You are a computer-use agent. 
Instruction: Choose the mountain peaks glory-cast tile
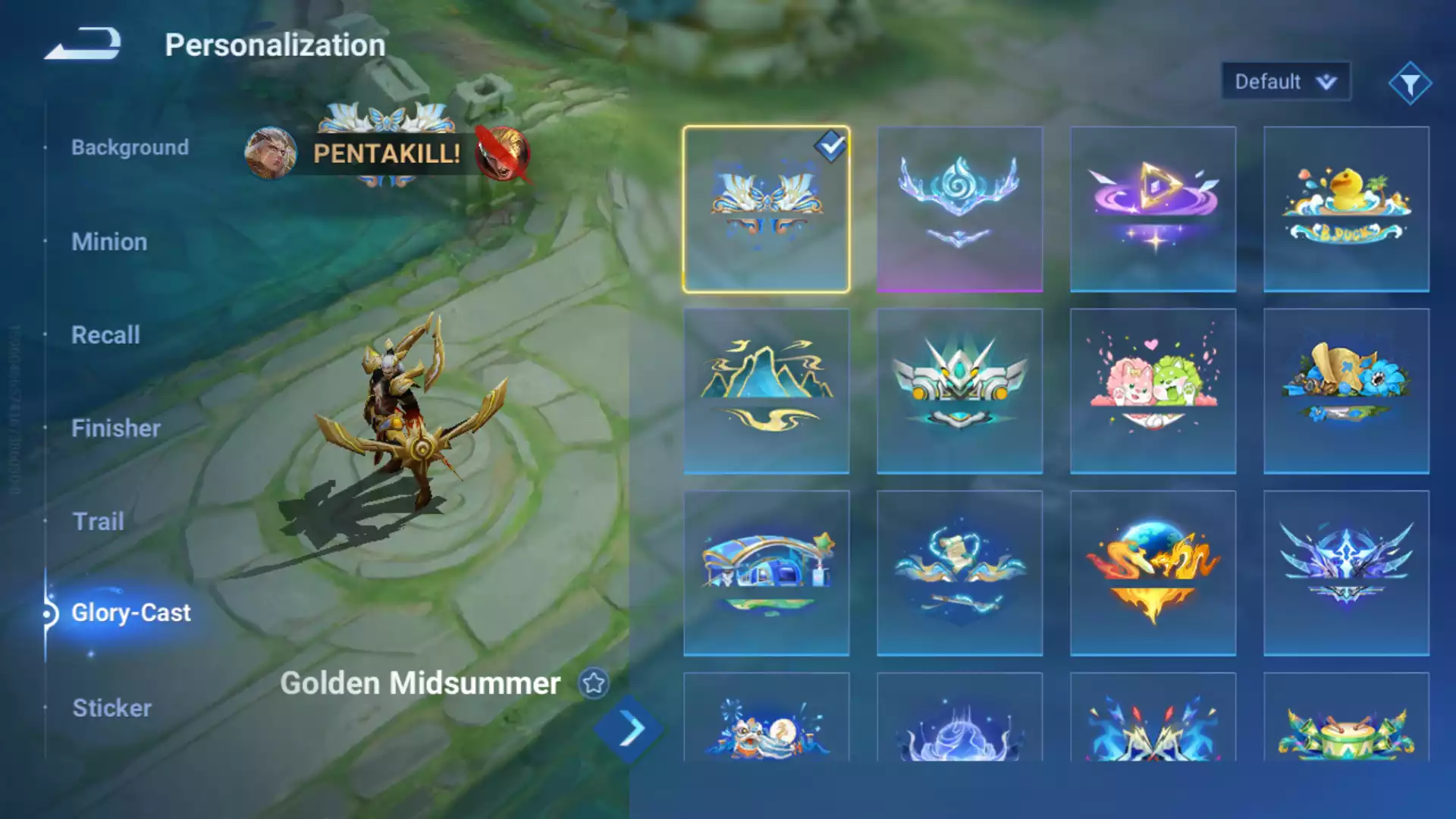(766, 391)
